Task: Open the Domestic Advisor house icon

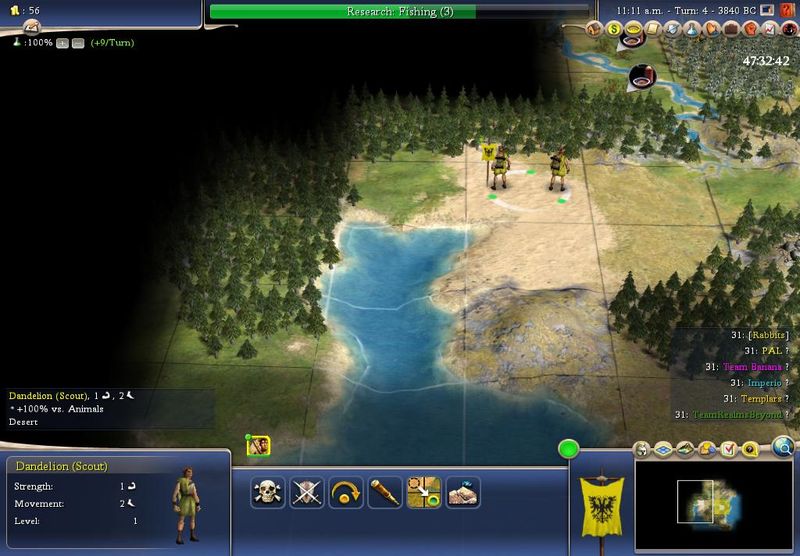Action: 596,27
